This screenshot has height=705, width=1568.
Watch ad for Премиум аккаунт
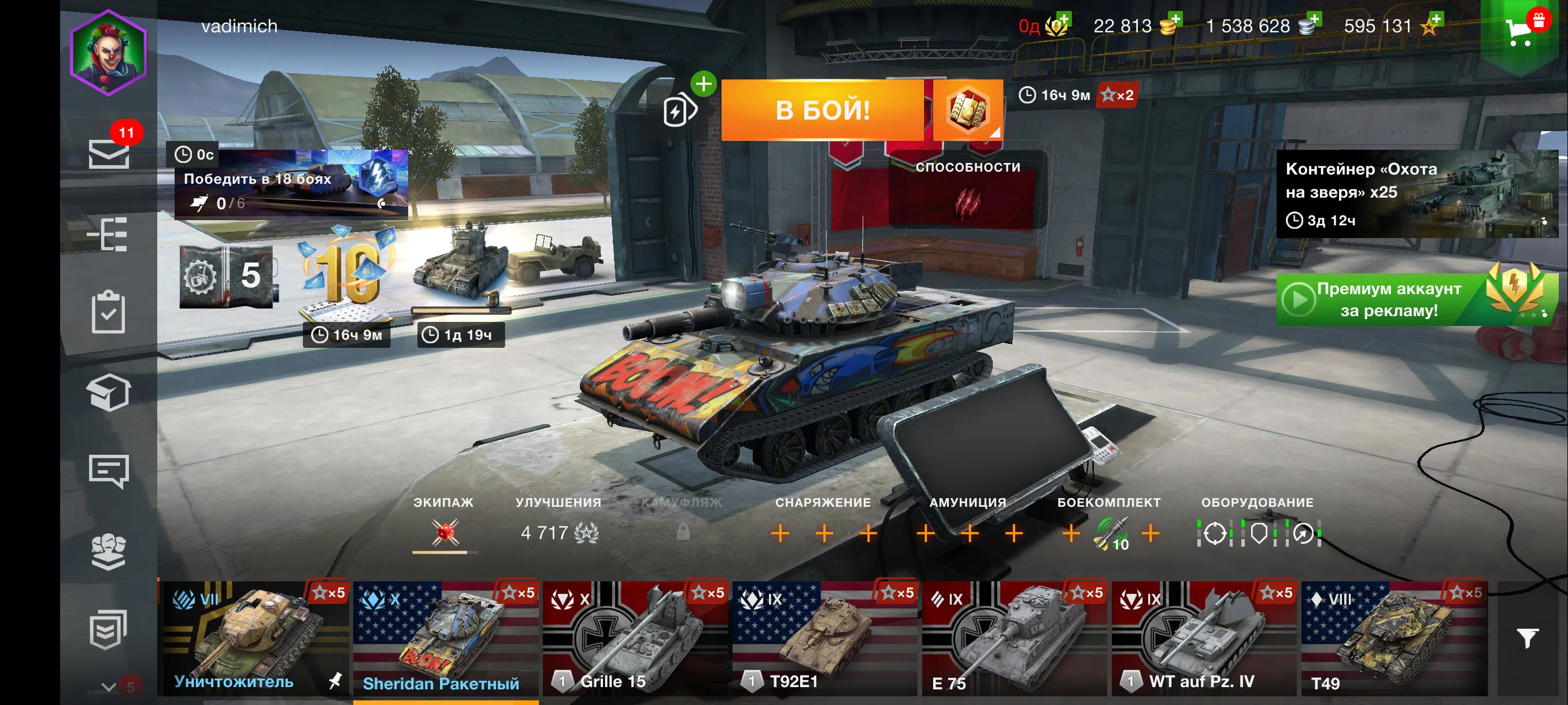point(1412,299)
